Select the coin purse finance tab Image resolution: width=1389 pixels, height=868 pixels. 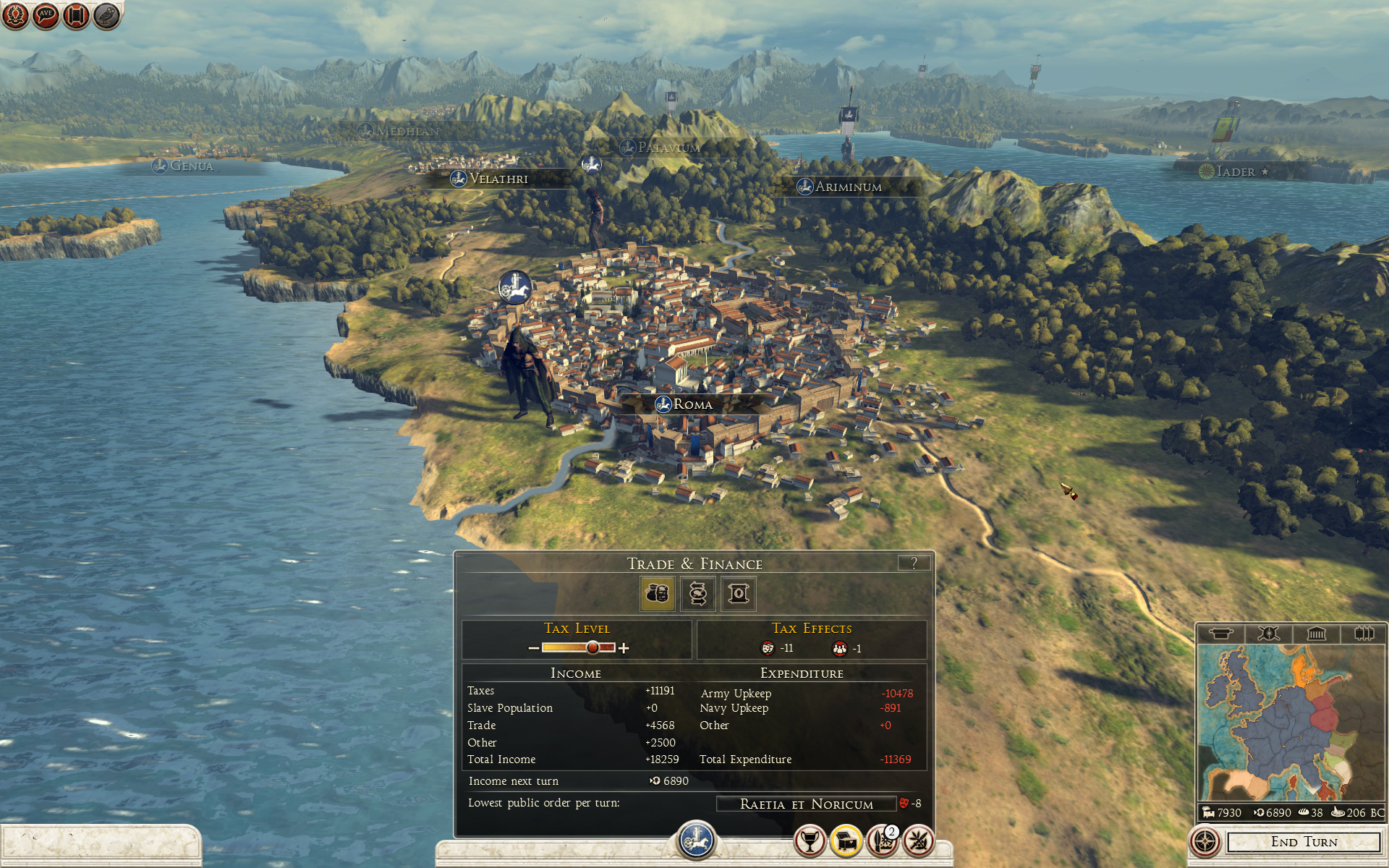(657, 594)
